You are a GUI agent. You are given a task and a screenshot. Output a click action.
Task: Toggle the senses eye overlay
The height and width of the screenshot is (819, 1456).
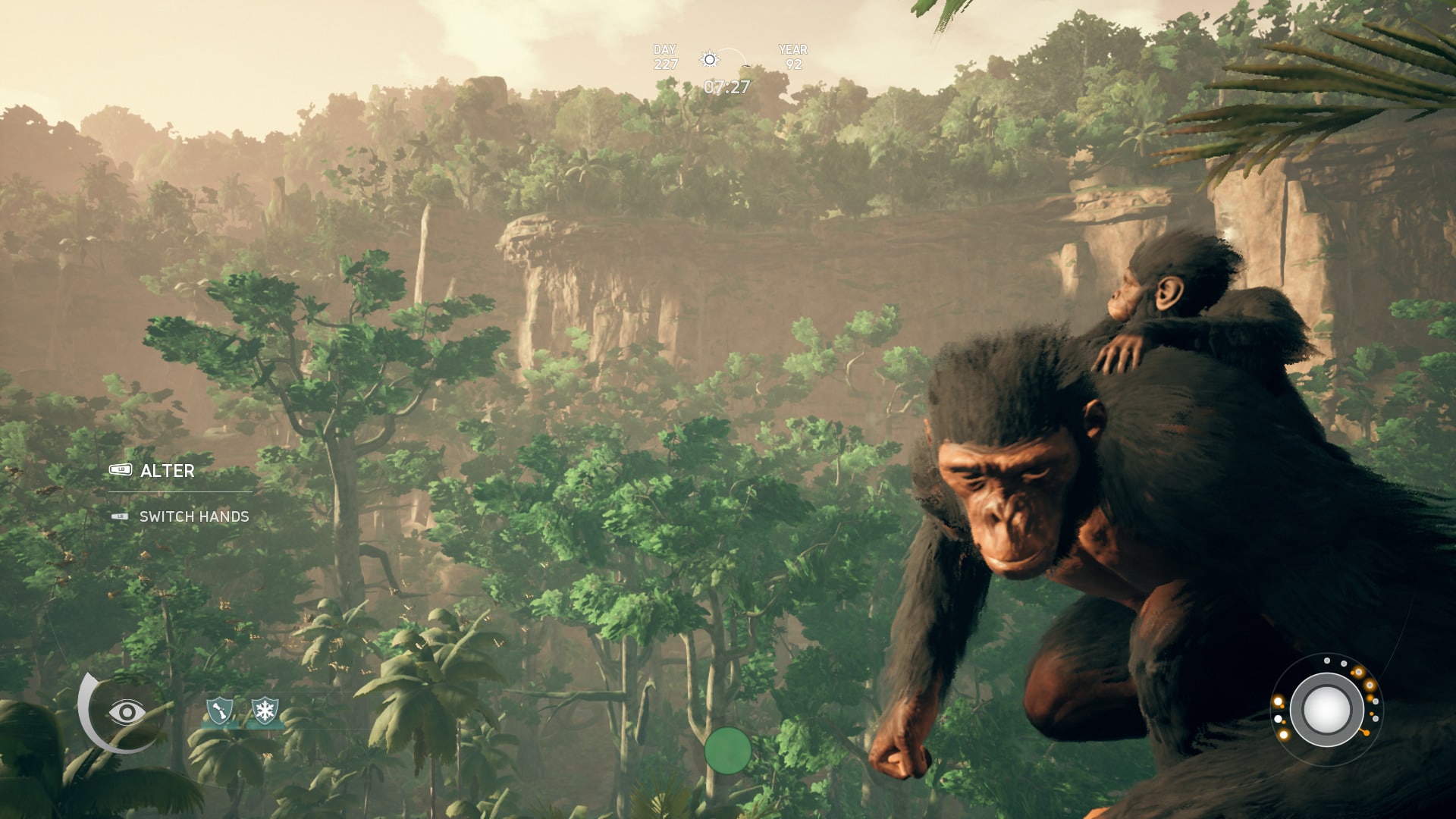127,711
